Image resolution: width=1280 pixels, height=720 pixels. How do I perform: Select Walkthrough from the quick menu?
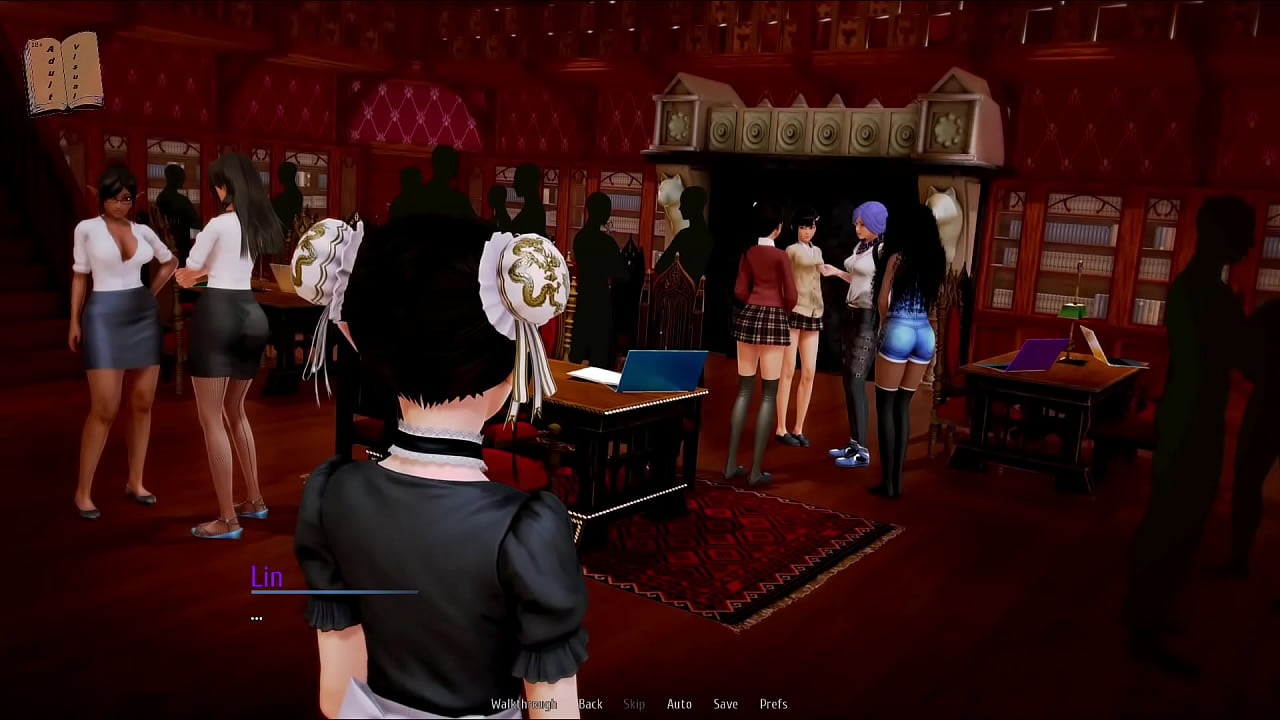click(x=523, y=703)
